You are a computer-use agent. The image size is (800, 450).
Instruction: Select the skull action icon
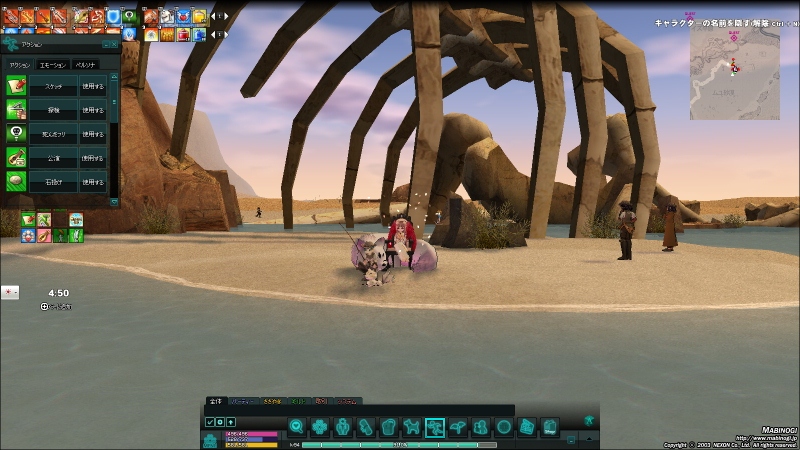15,133
